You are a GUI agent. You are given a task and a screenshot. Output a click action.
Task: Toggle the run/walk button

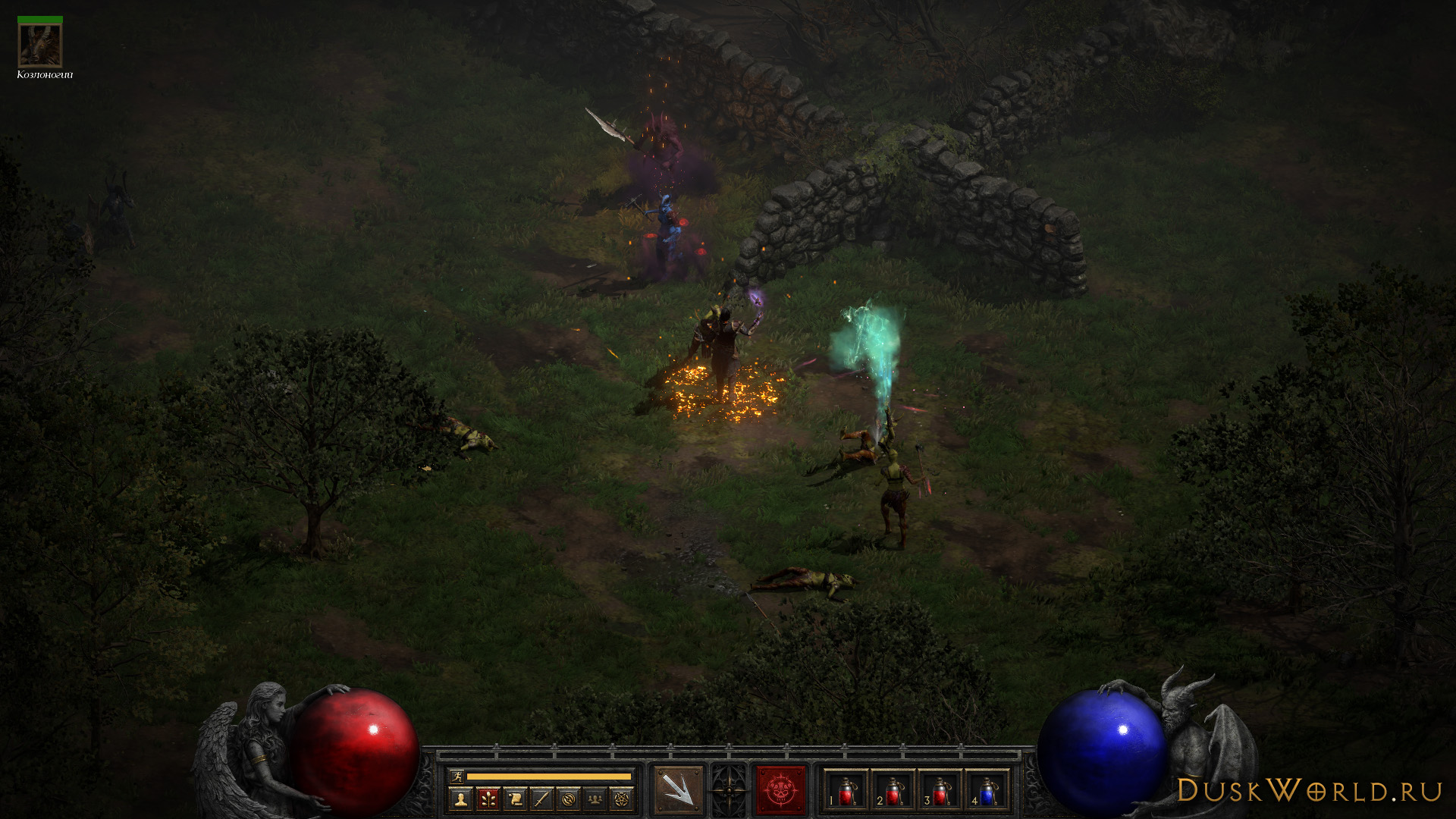(457, 776)
